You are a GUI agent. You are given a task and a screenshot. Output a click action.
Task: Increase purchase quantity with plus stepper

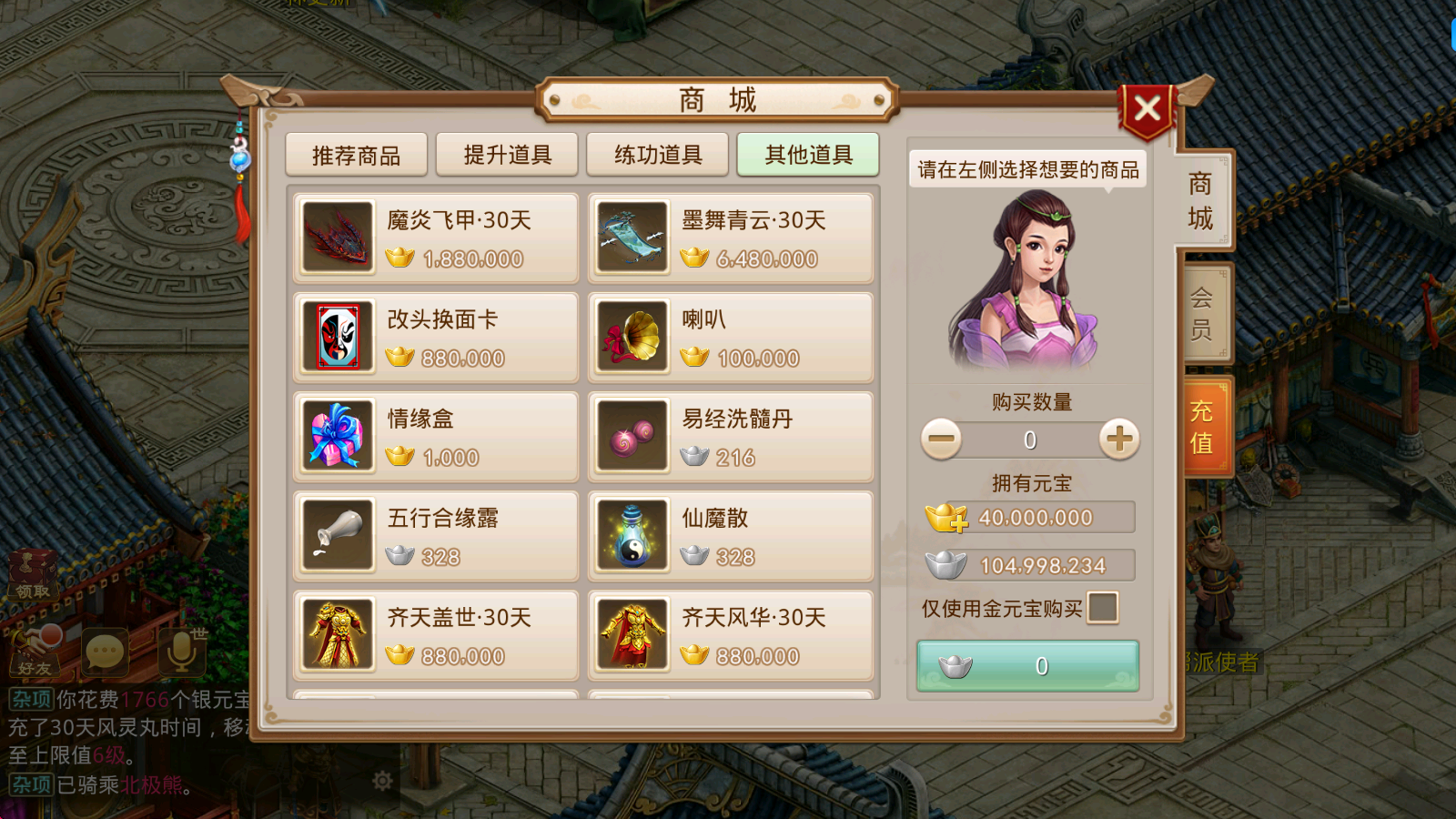click(1118, 439)
